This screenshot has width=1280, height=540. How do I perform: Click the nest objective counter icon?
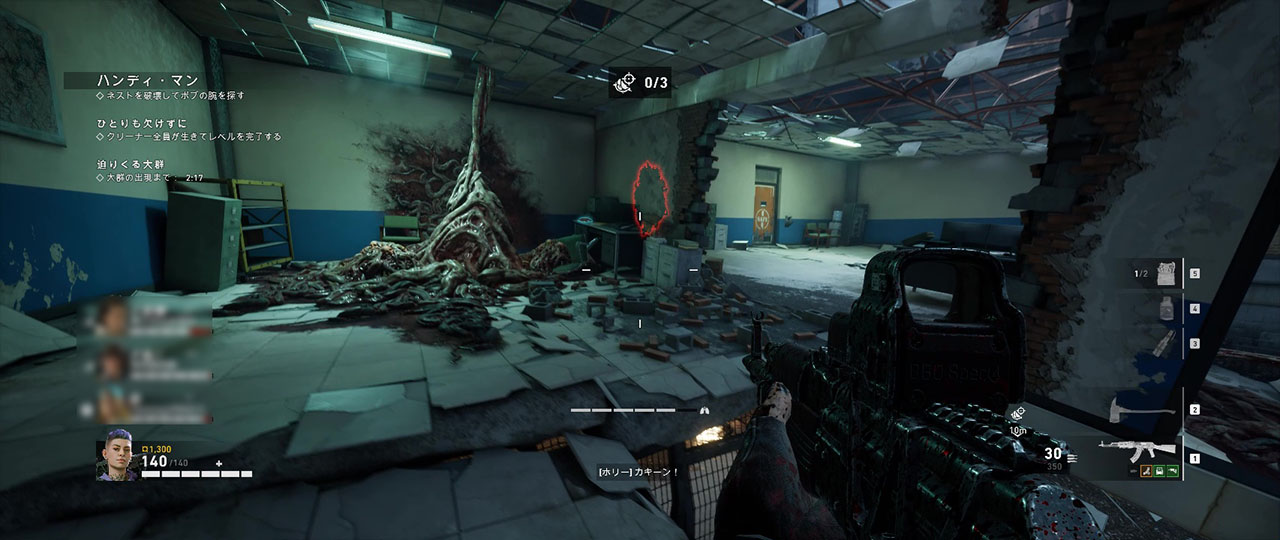point(625,83)
